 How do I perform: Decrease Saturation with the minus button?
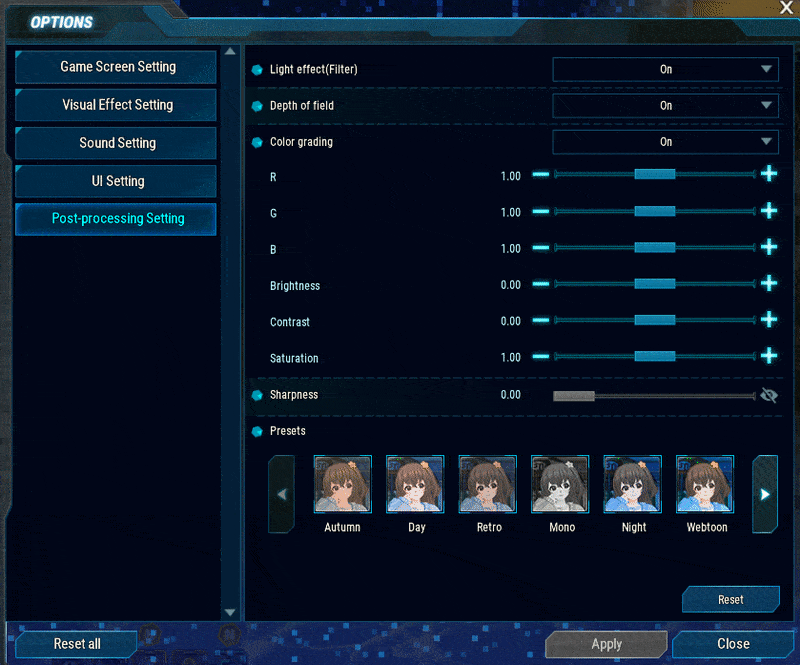(x=541, y=356)
